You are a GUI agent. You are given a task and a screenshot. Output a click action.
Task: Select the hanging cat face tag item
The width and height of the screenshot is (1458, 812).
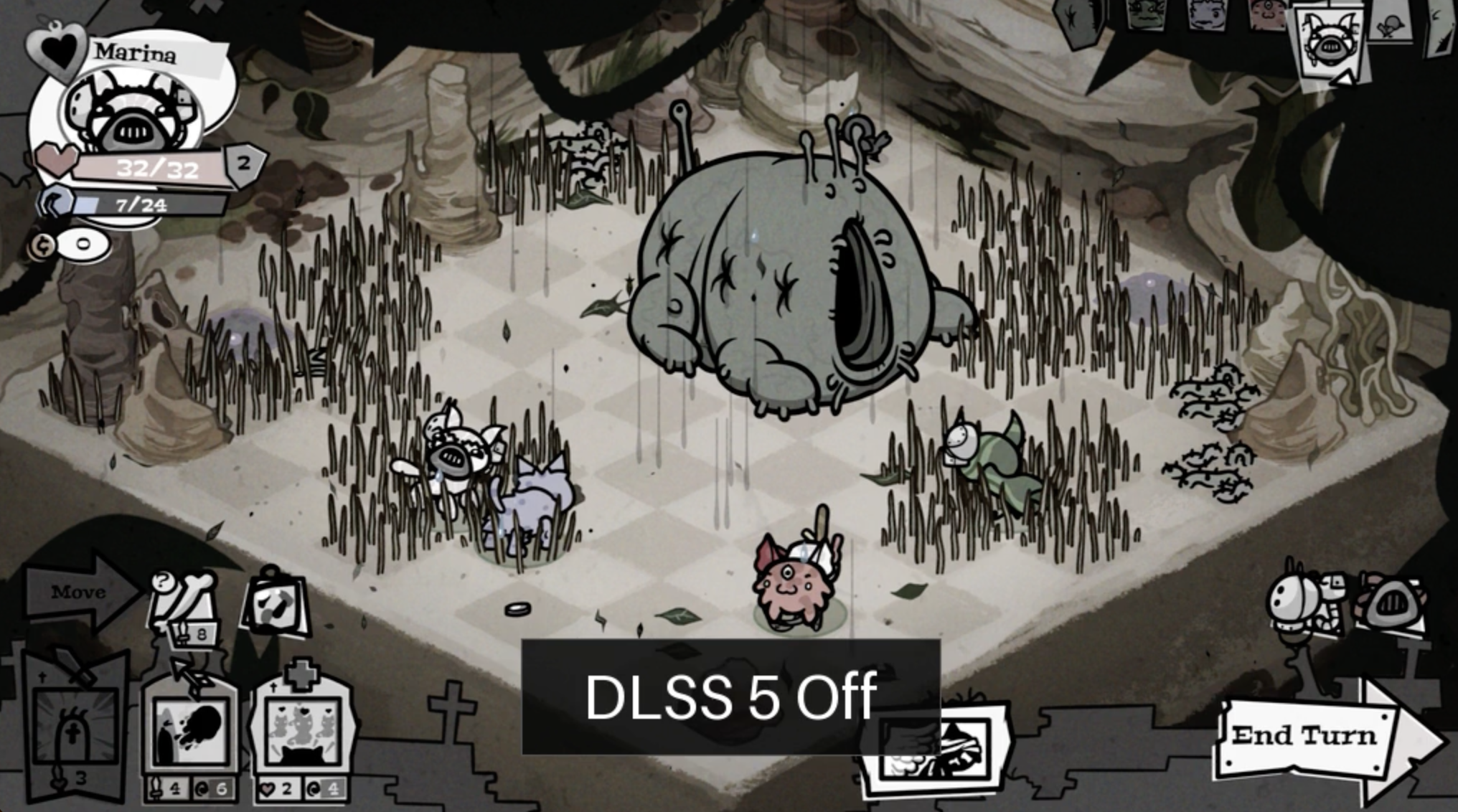click(276, 603)
